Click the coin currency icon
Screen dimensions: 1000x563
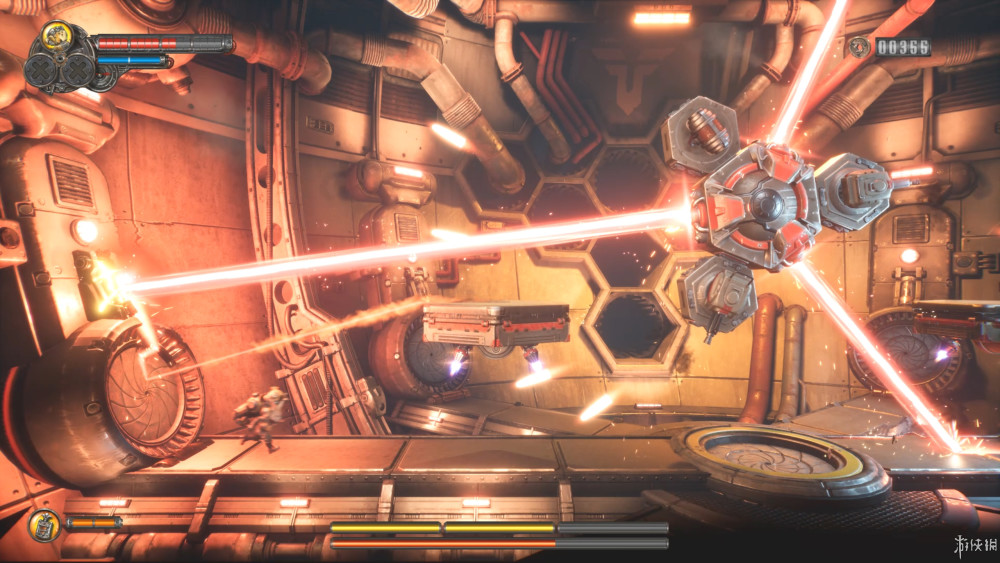click(858, 46)
